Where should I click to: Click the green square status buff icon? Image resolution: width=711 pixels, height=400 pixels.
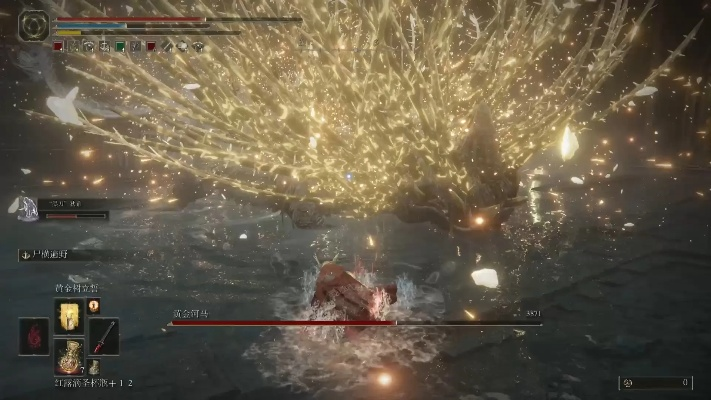pyautogui.click(x=120, y=46)
